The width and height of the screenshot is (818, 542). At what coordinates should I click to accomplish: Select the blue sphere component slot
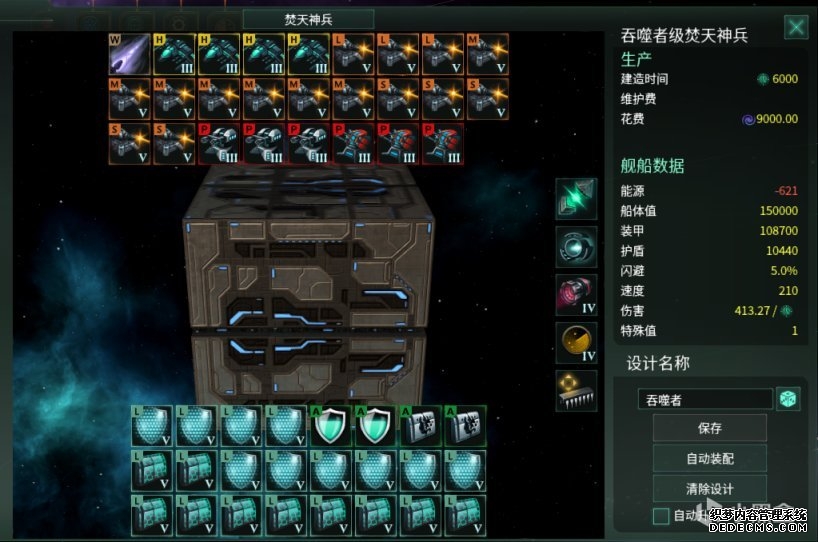577,247
